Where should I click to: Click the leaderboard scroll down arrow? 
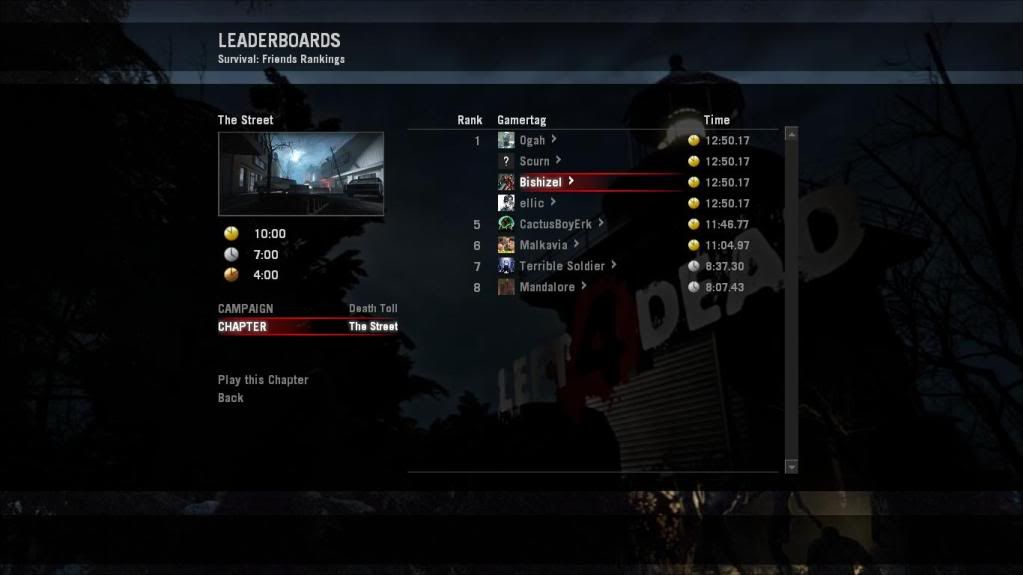792,466
